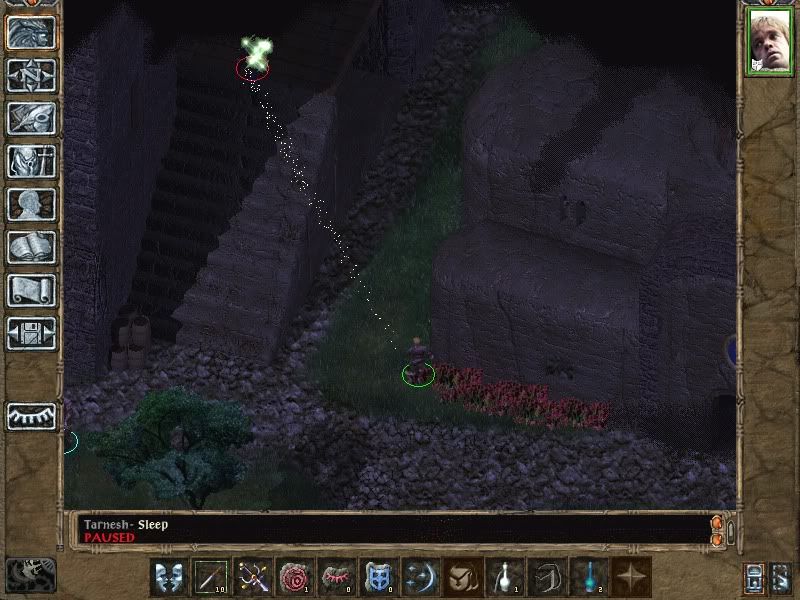Viewport: 800px width, 600px height.
Task: Open the character record bust icon
Action: coord(31,204)
